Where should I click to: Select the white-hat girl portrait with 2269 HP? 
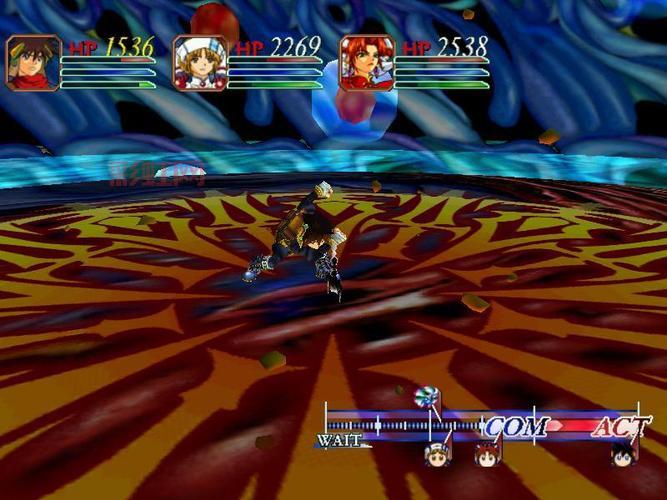(x=200, y=63)
